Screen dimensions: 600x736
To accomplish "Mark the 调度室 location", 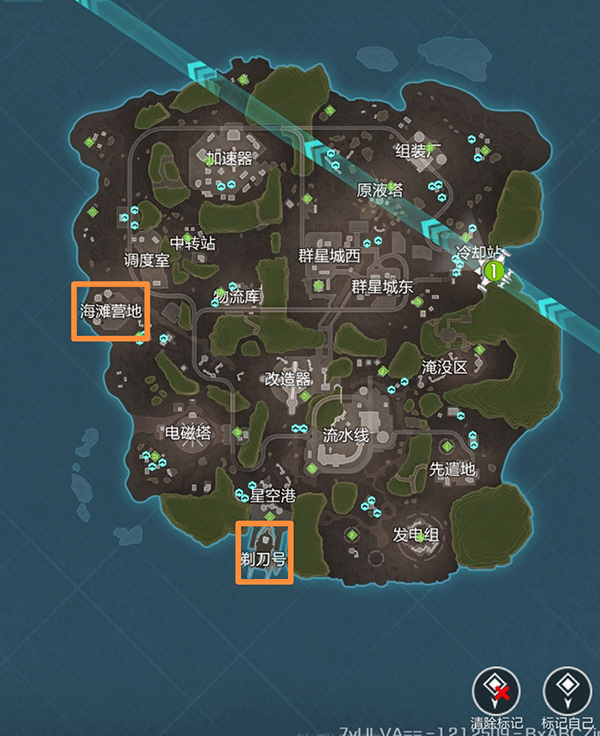I will [146, 259].
